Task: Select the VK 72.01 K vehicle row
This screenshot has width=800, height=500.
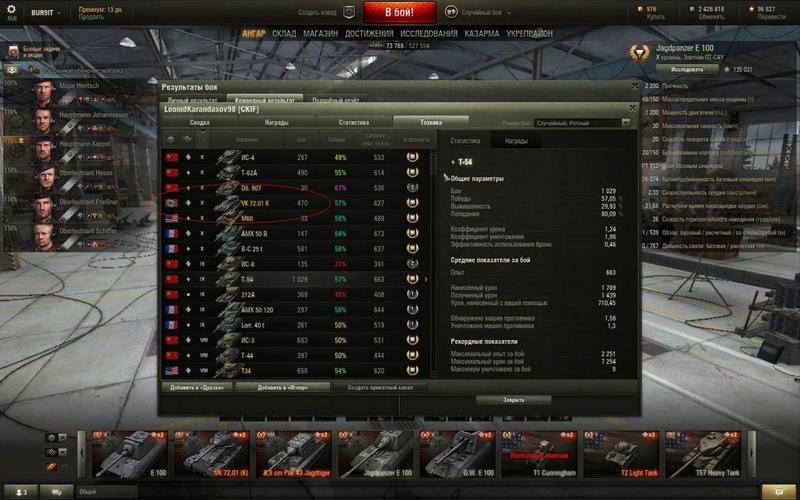Action: coord(300,202)
